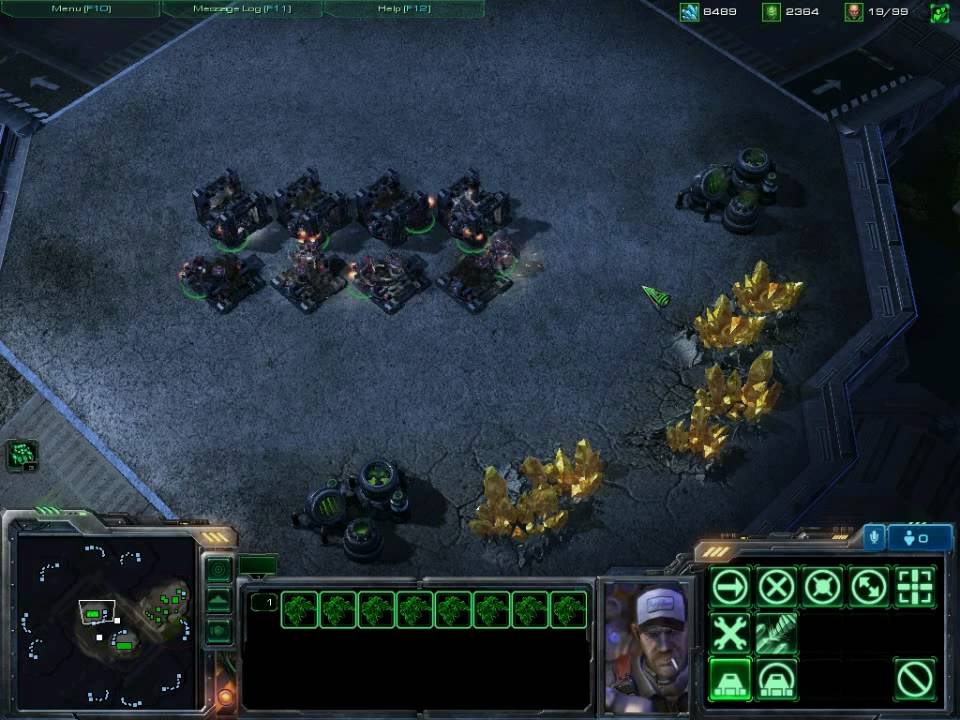
Task: Click on the minimap
Action: point(107,620)
